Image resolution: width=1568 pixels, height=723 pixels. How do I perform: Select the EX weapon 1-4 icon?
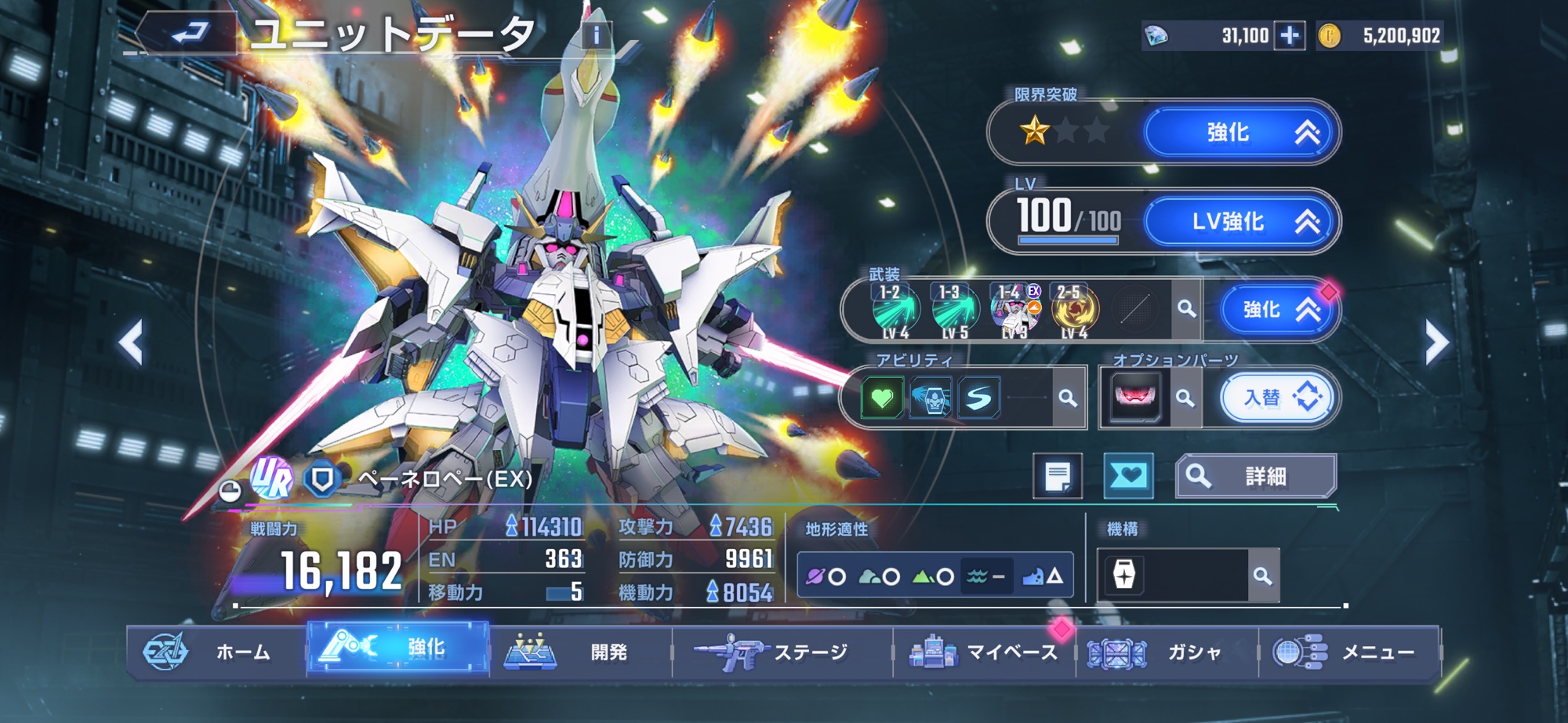(x=1015, y=311)
